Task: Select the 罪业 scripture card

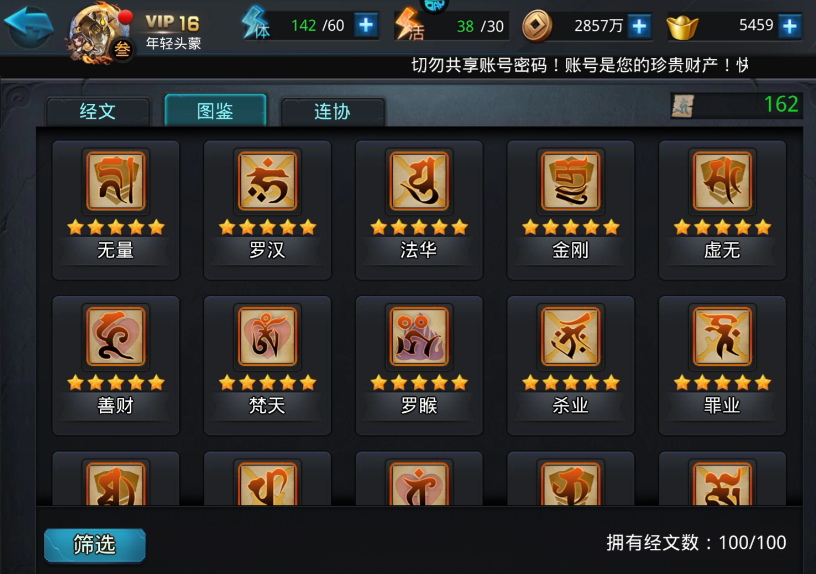Action: 722,364
